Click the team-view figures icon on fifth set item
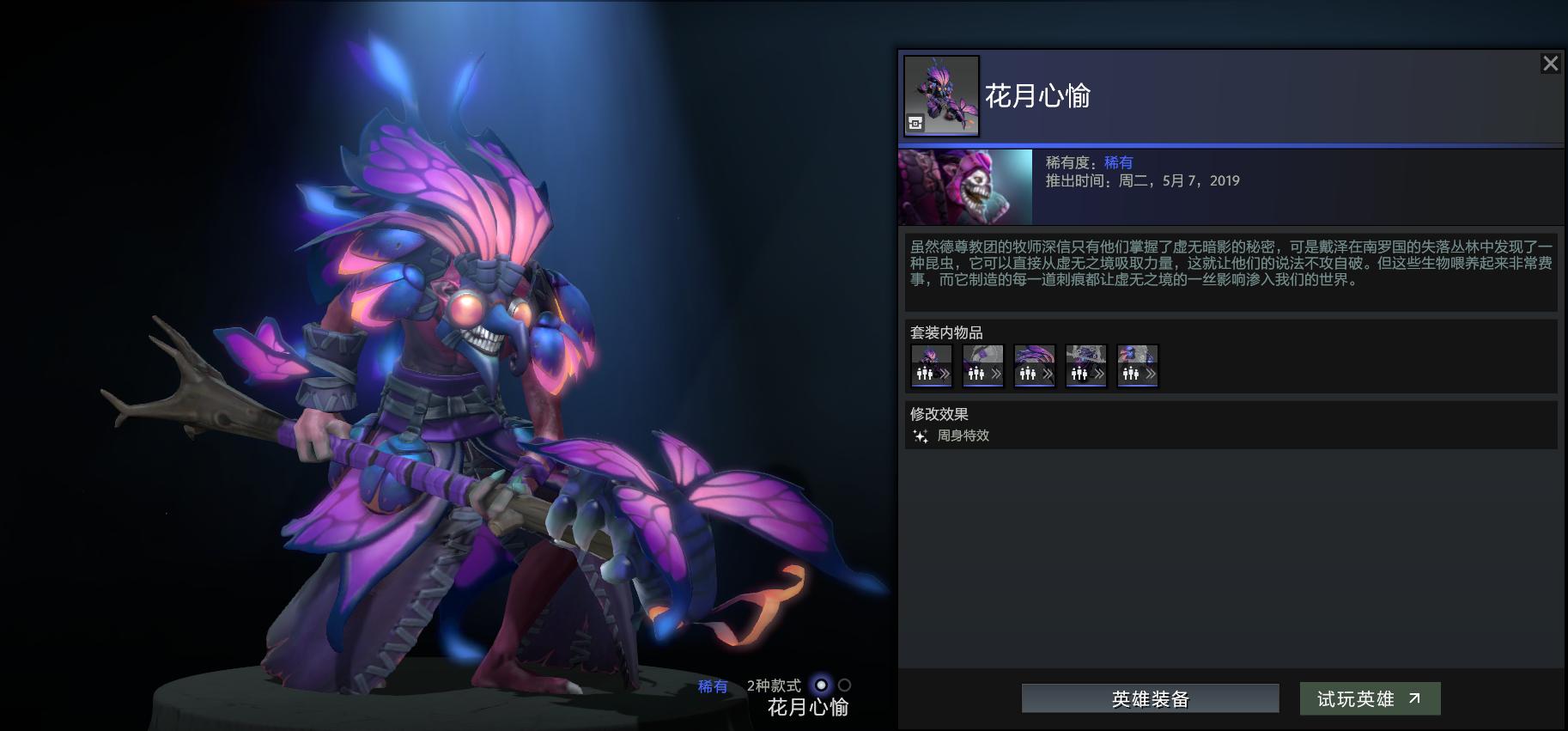Image resolution: width=1568 pixels, height=731 pixels. [x=1131, y=373]
